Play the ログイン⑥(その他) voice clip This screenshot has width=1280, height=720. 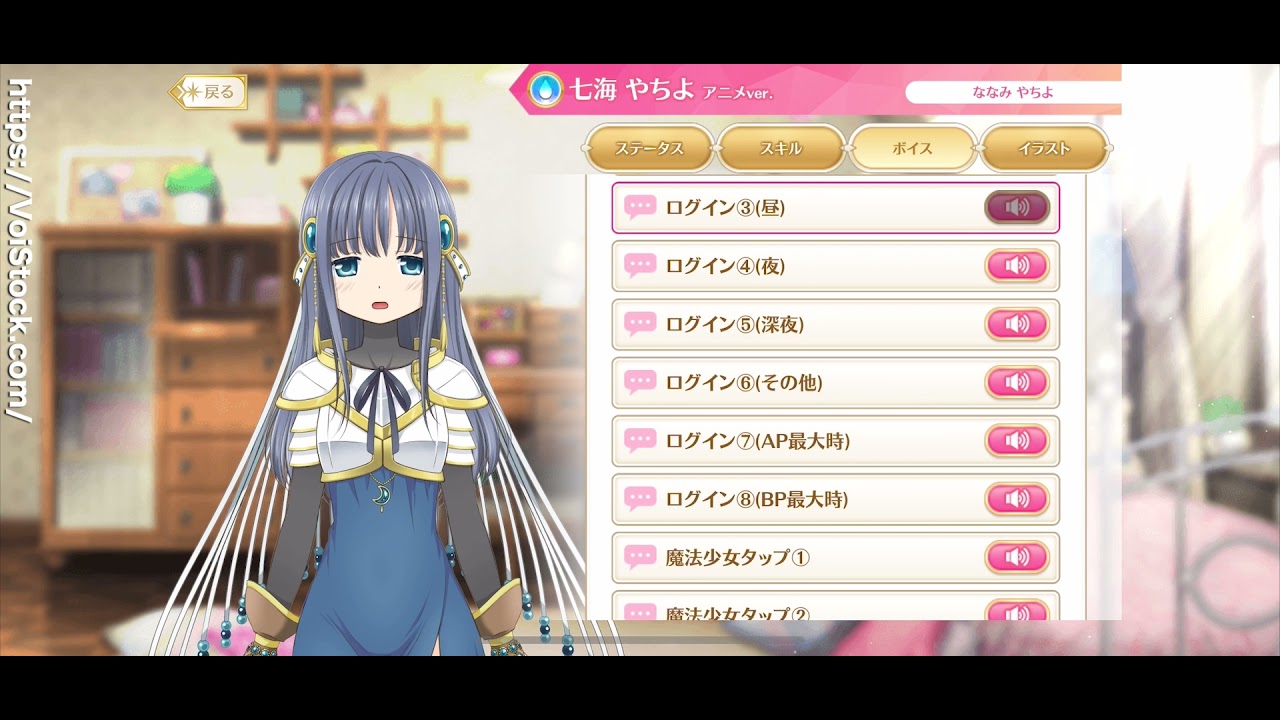(x=1017, y=382)
